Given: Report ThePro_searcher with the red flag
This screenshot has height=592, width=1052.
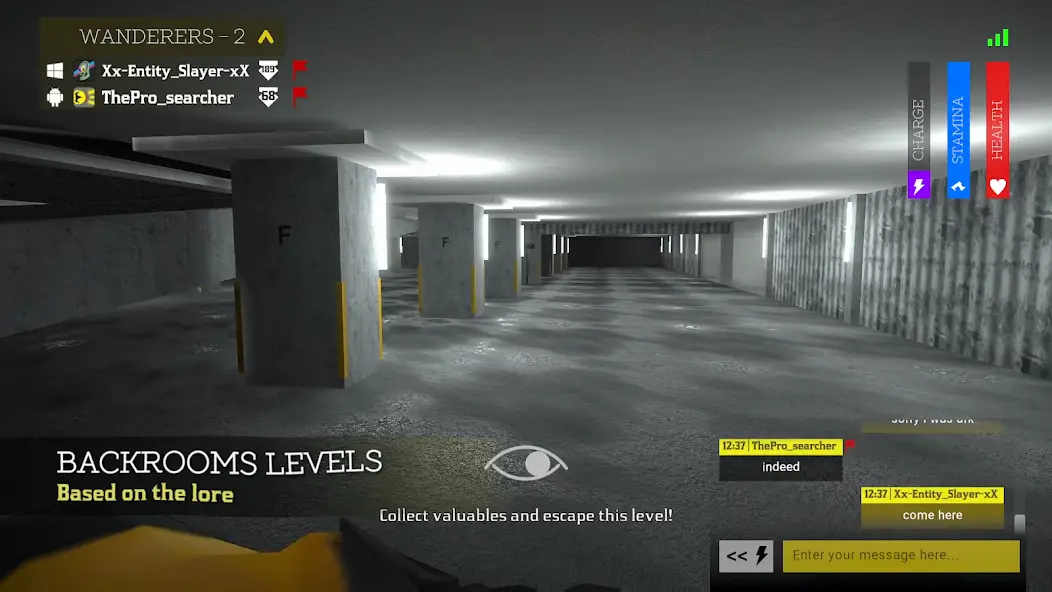Looking at the screenshot, I should click(299, 97).
